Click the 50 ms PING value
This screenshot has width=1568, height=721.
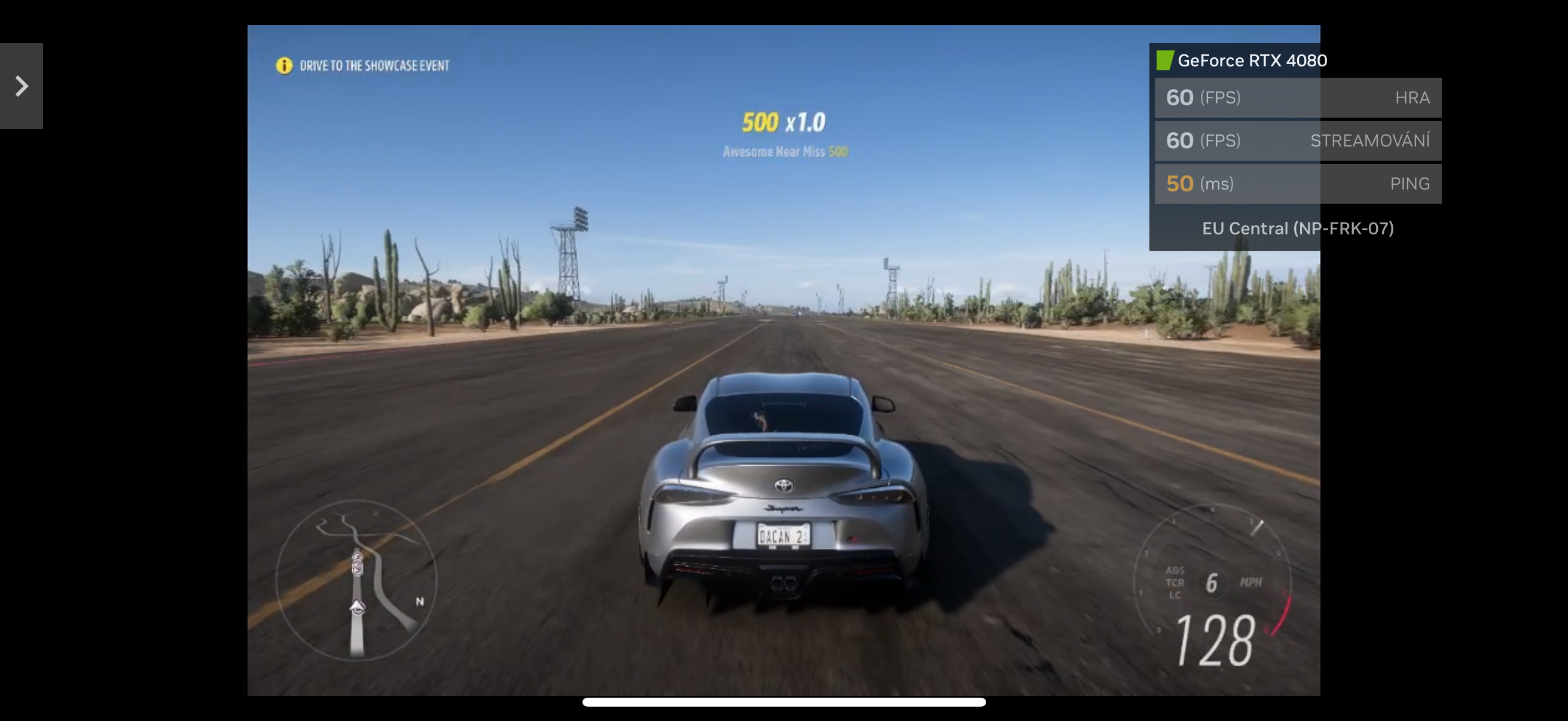coord(1180,183)
